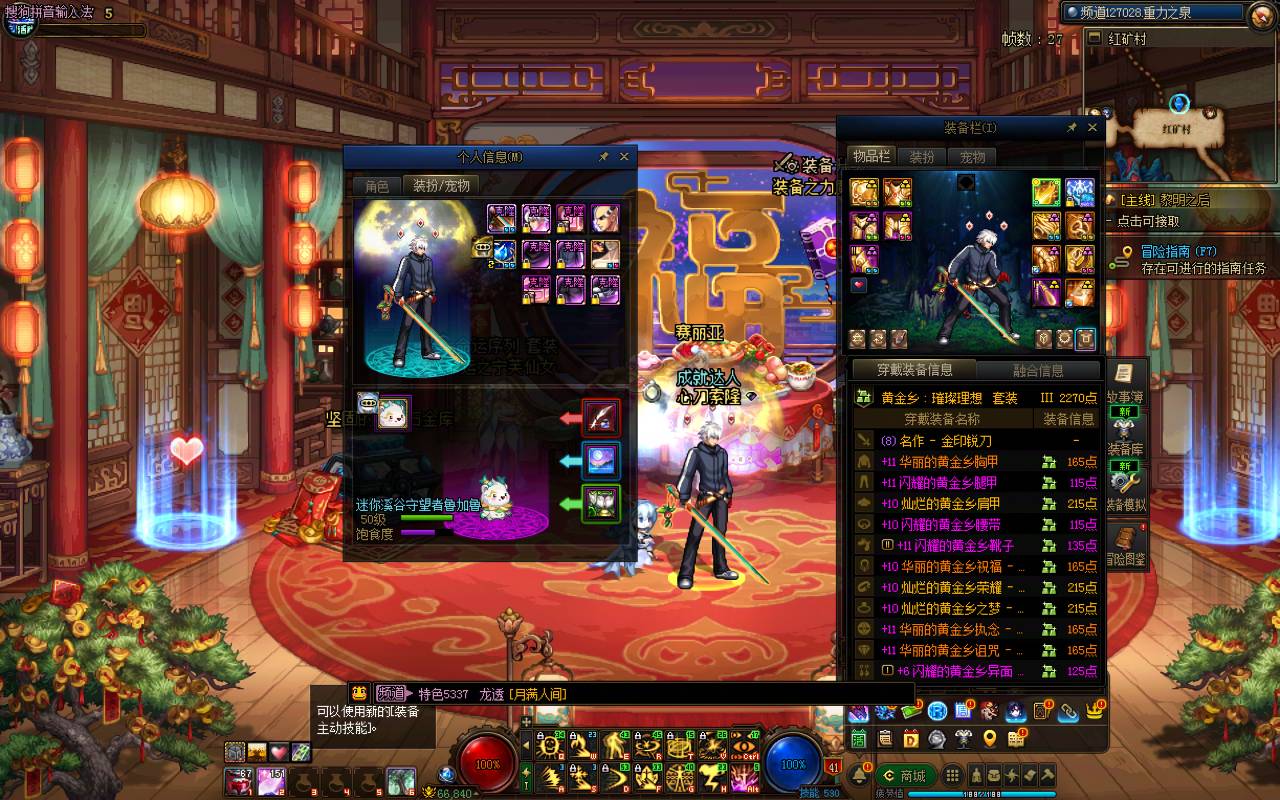This screenshot has height=800, width=1280.
Task: Open the nine-dot grid menu button
Action: pos(953,776)
